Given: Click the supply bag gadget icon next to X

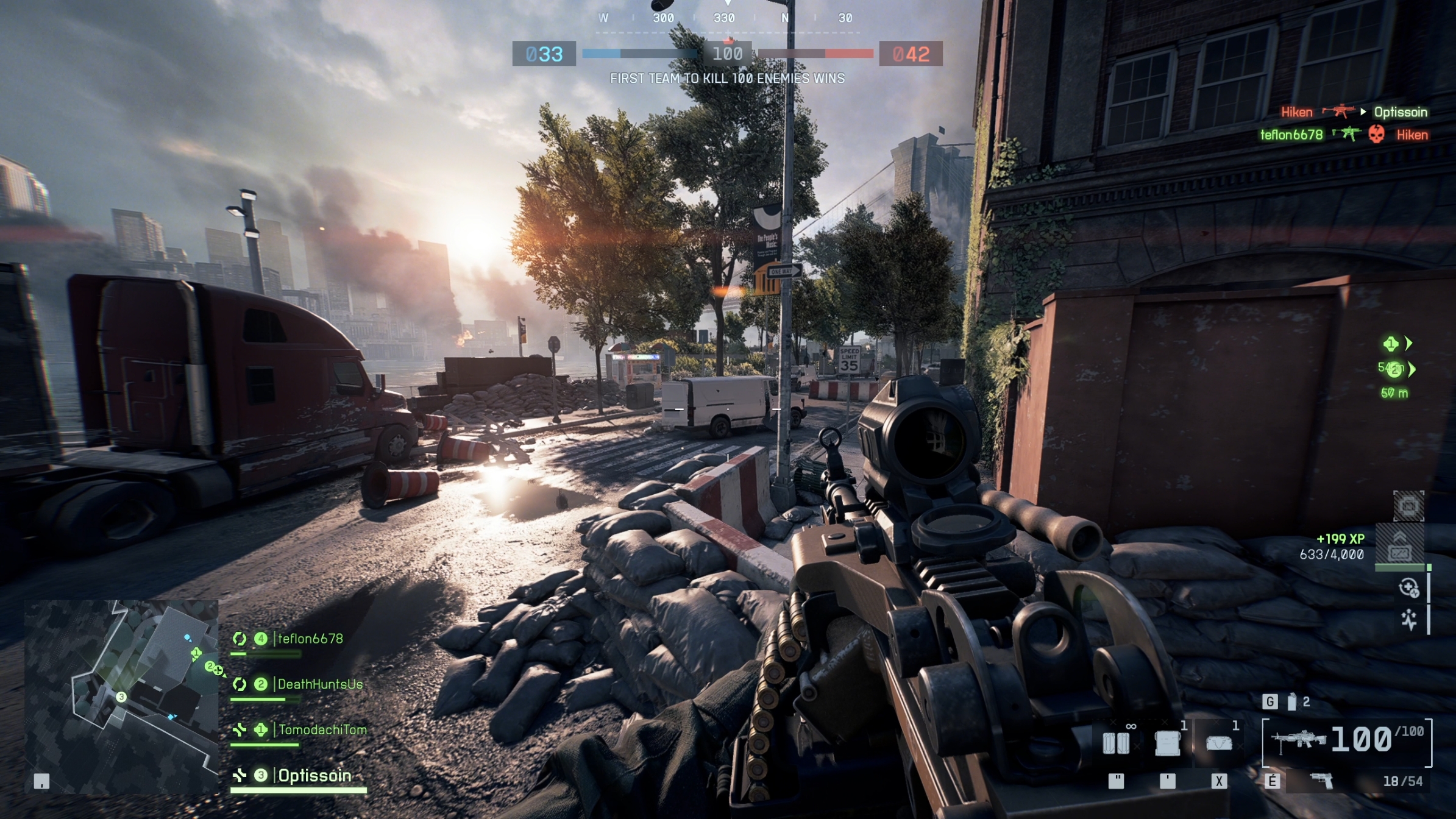Looking at the screenshot, I should [1220, 743].
